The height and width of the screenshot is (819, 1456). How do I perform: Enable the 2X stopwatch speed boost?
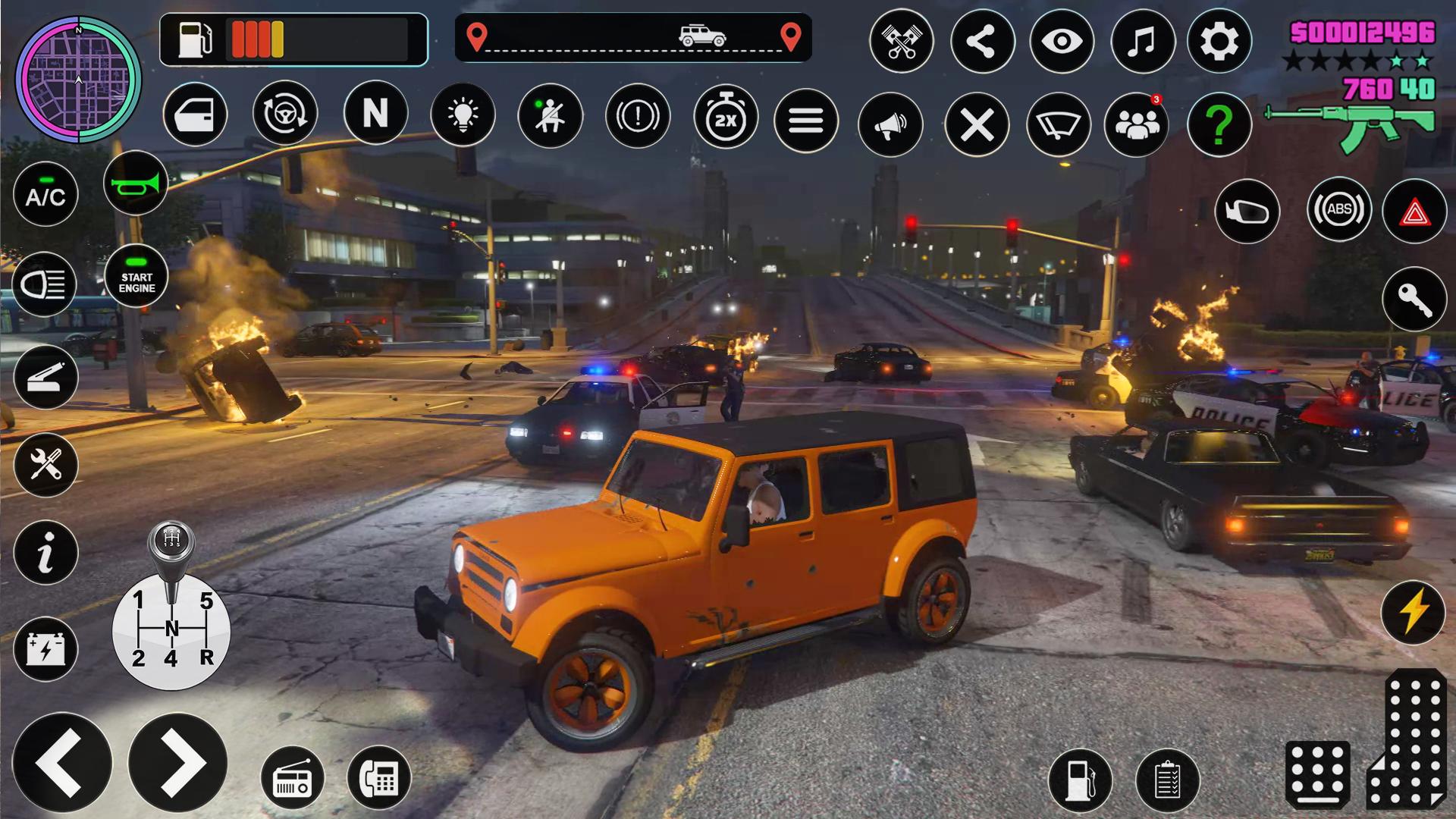(726, 118)
